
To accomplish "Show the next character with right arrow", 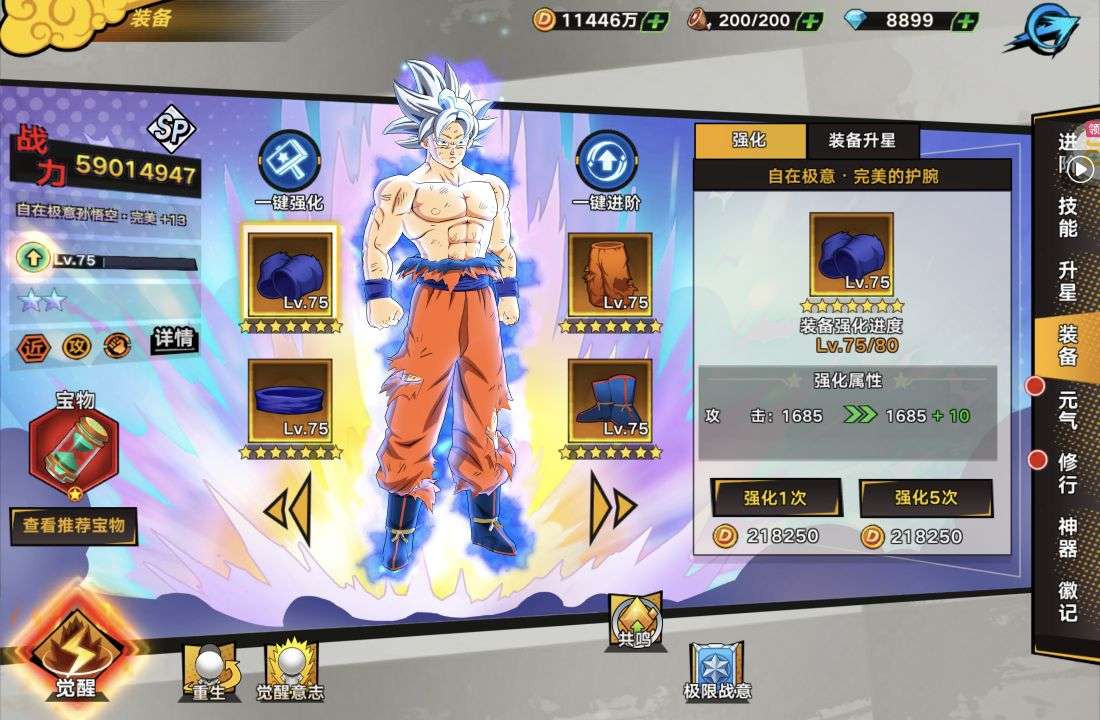I will click(x=612, y=507).
